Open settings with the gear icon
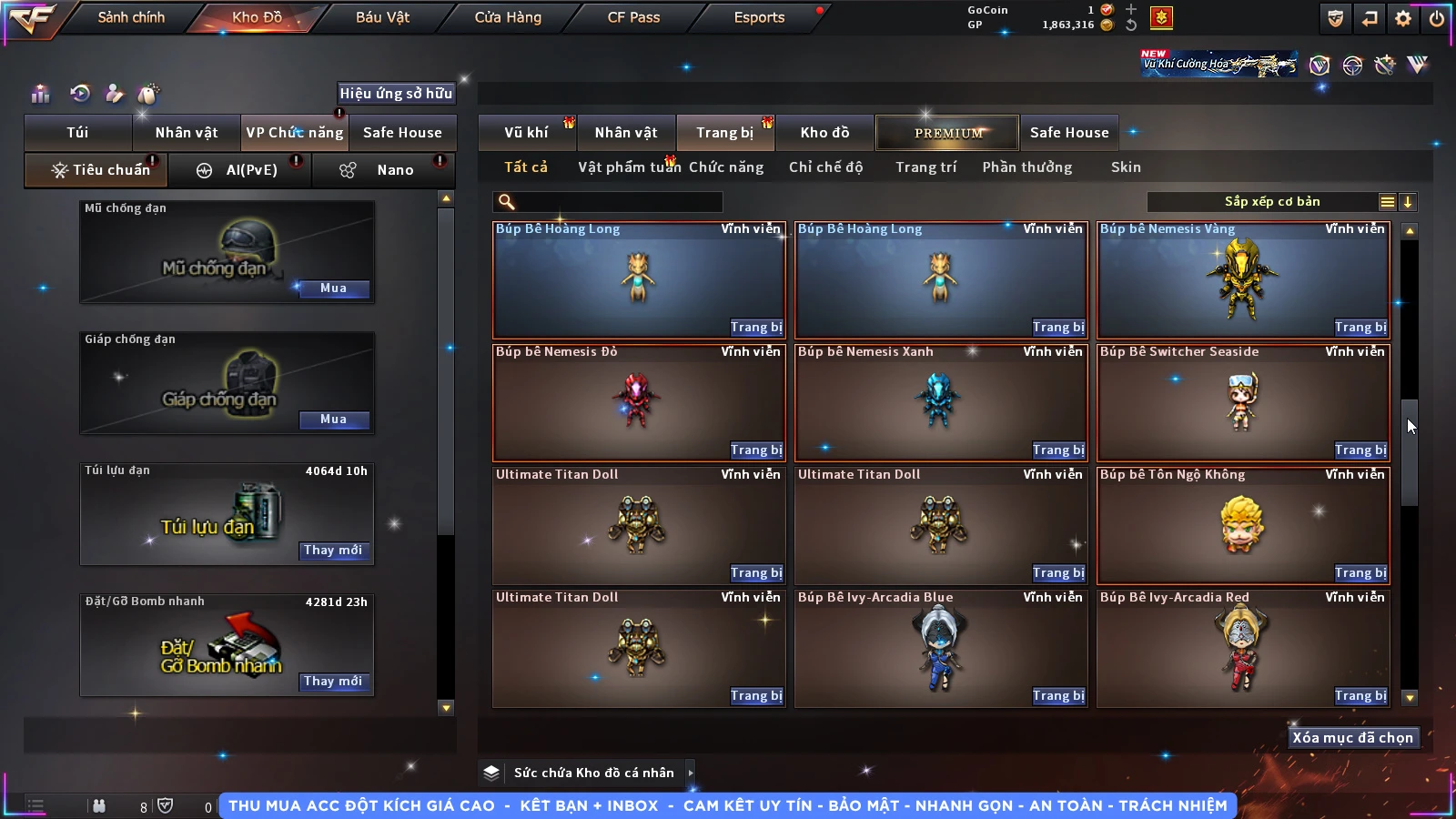The width and height of the screenshot is (1456, 819). coord(1403,18)
